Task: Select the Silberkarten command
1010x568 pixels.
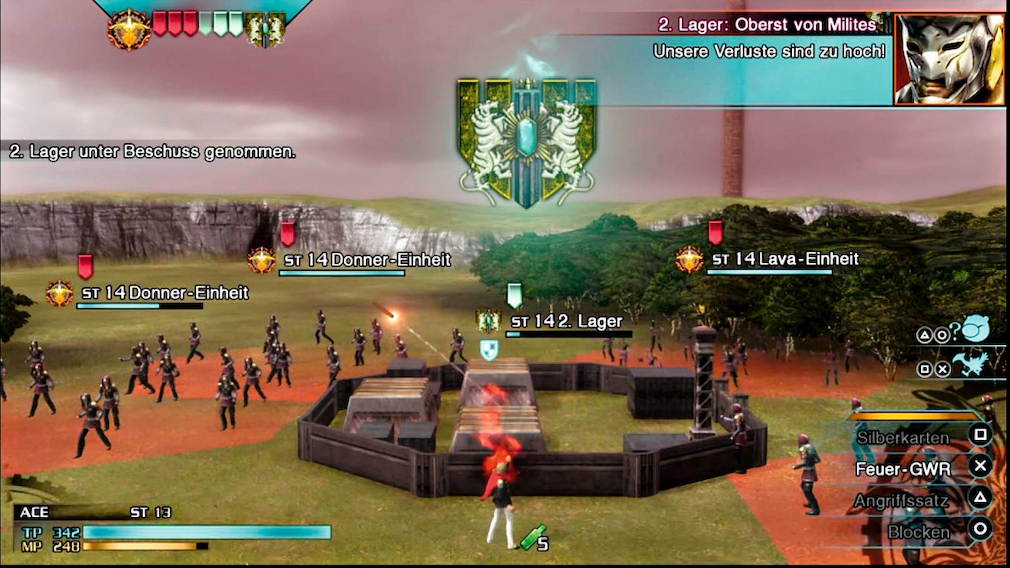Action: click(903, 437)
